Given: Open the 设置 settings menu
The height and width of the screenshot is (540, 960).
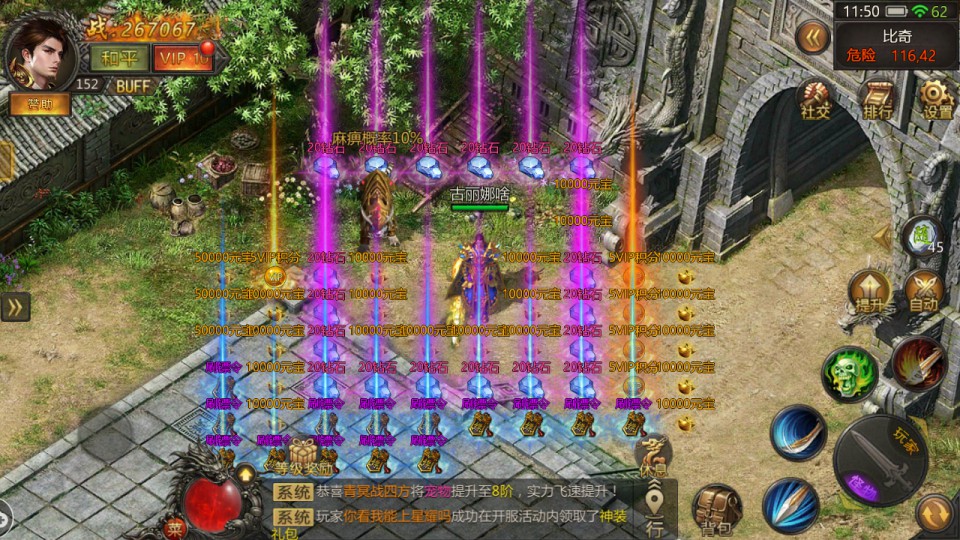Looking at the screenshot, I should pos(936,100).
